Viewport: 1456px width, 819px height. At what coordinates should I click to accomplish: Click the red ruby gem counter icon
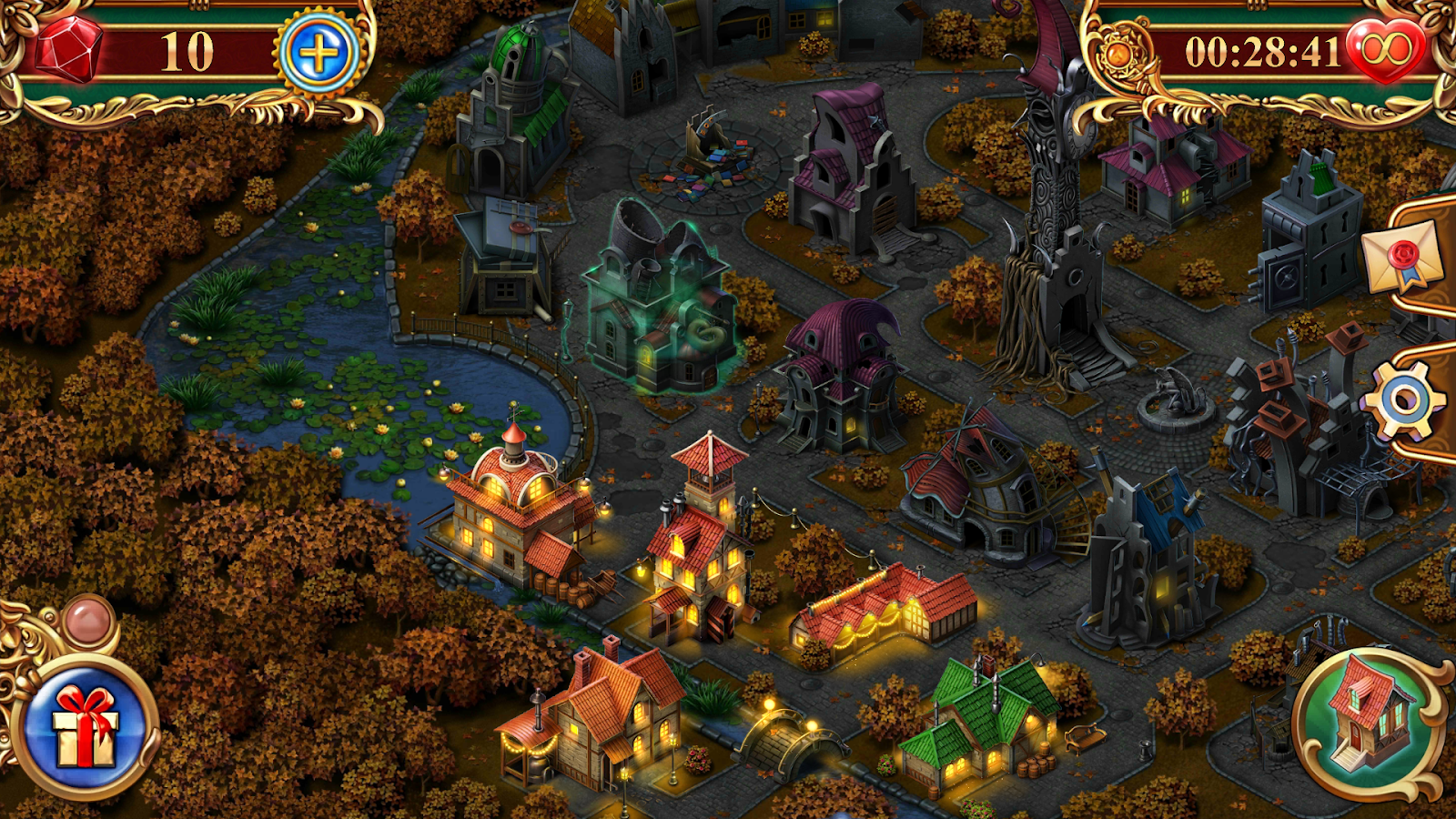[x=68, y=49]
